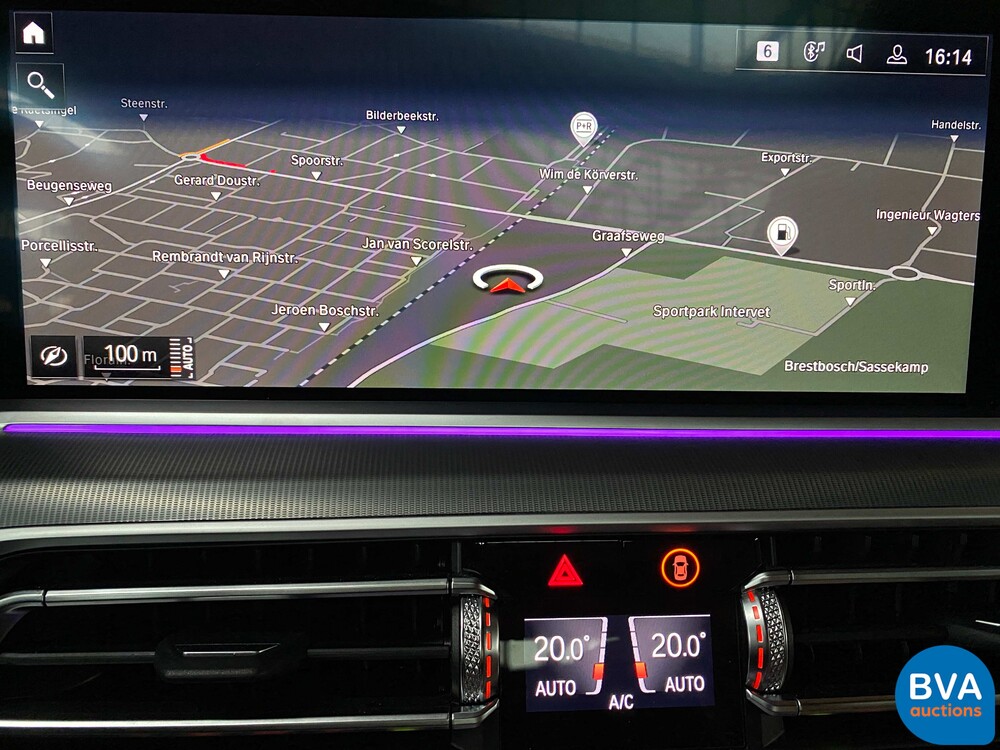Screen dimensions: 1000x750
Task: Select the P+R parking marker on the map
Action: click(x=582, y=127)
